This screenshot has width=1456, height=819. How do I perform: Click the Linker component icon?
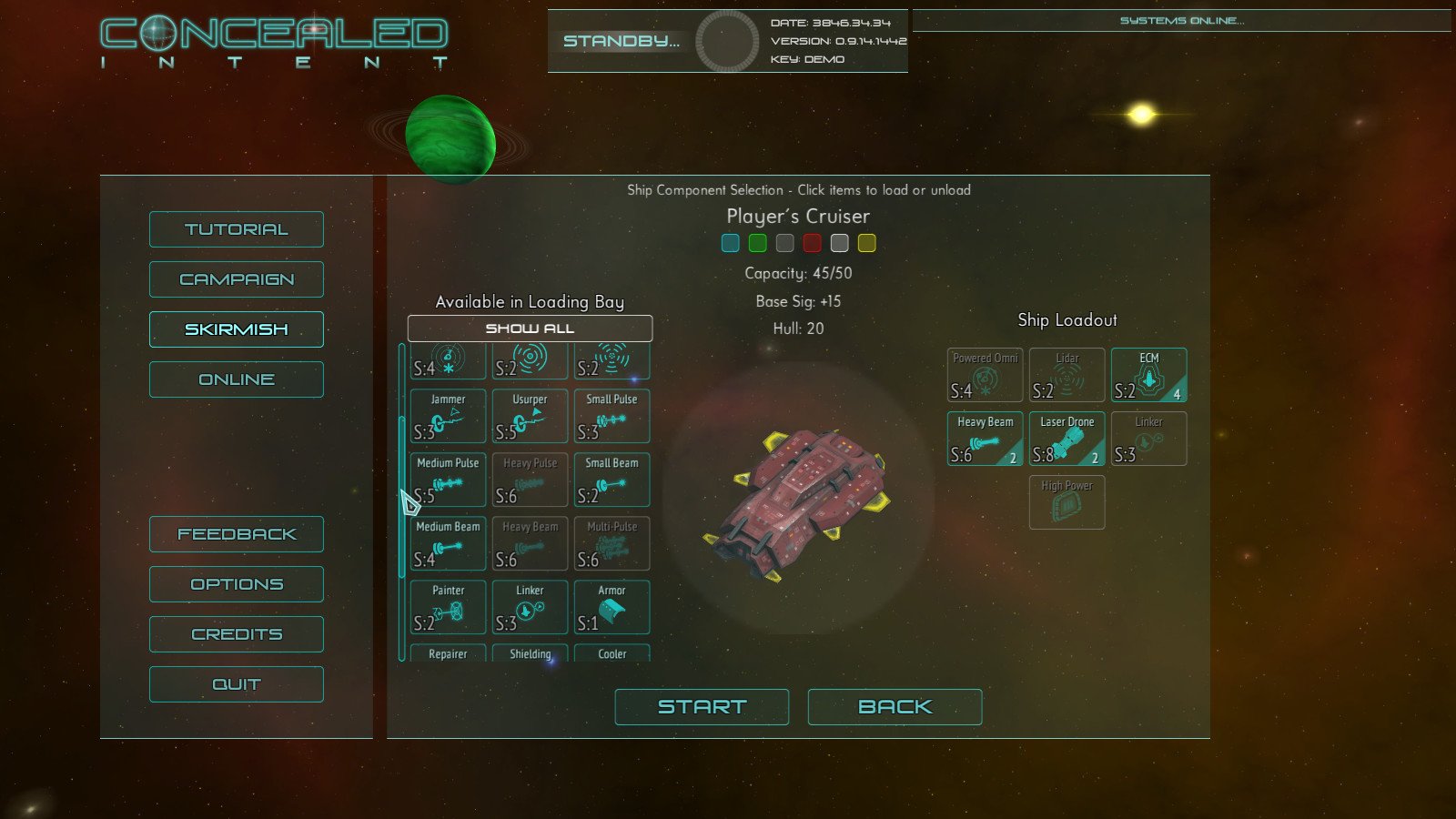click(530, 607)
